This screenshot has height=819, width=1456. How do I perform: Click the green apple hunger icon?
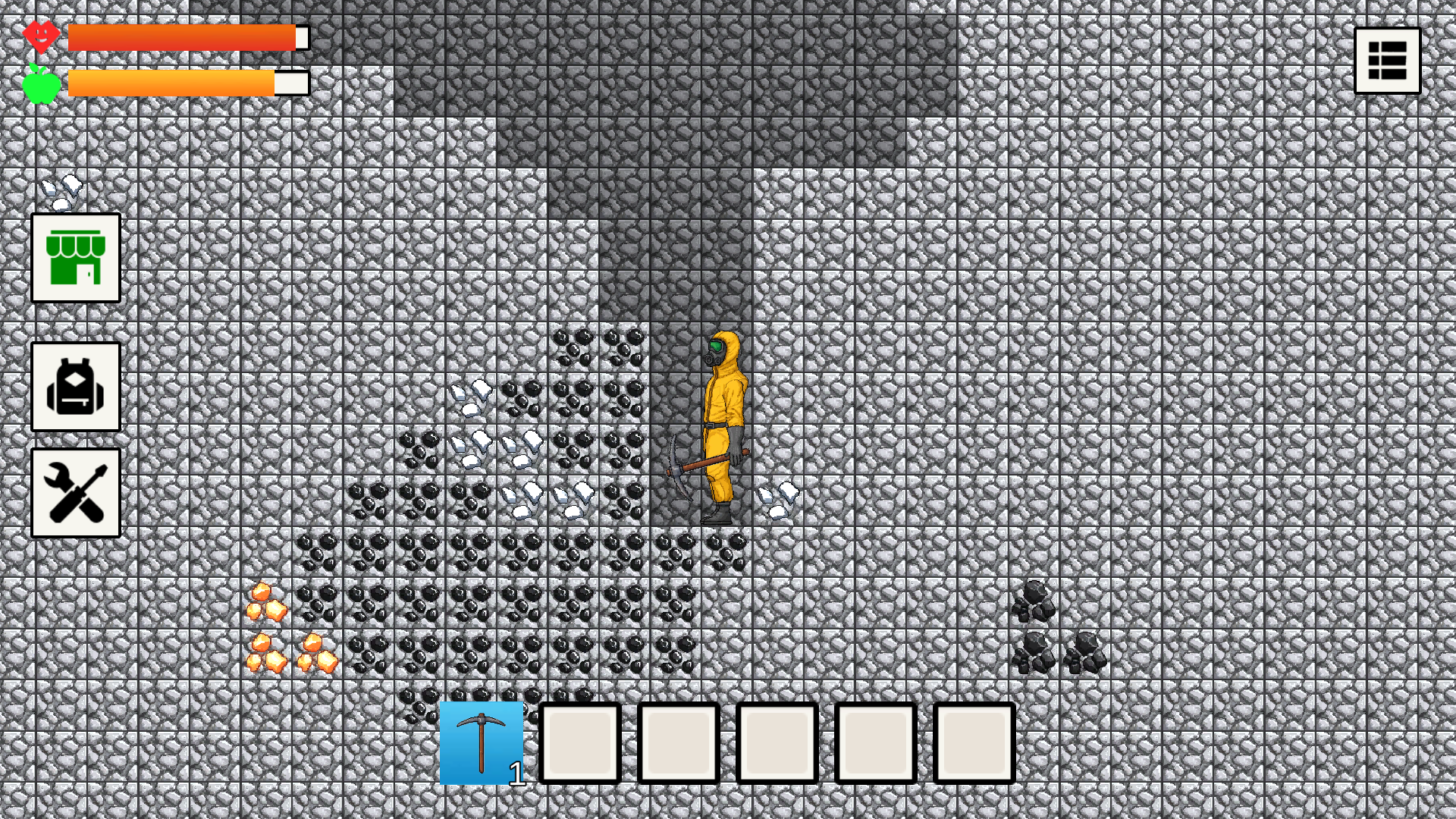point(43,82)
